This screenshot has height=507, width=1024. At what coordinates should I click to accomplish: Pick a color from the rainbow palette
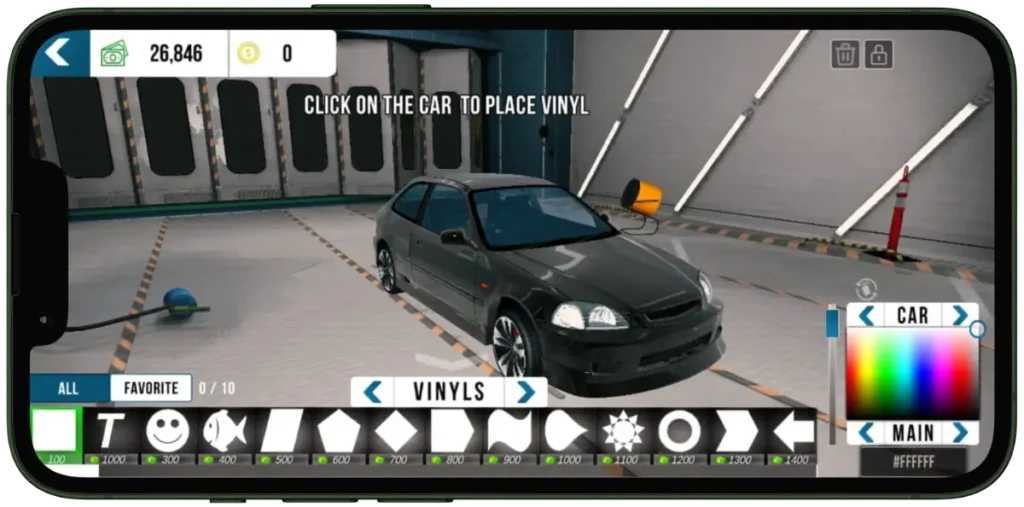[x=912, y=373]
